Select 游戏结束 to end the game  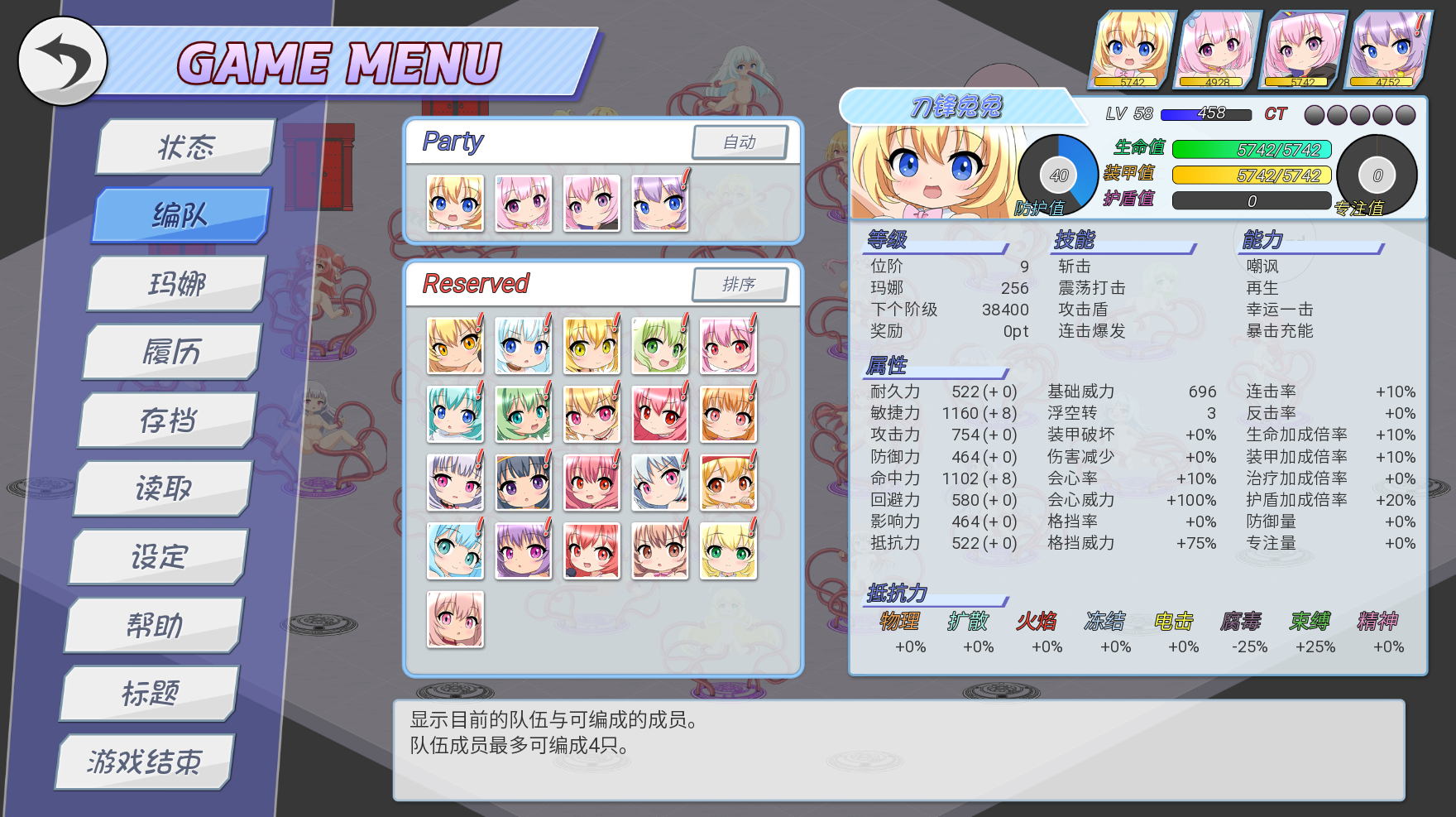(x=145, y=762)
